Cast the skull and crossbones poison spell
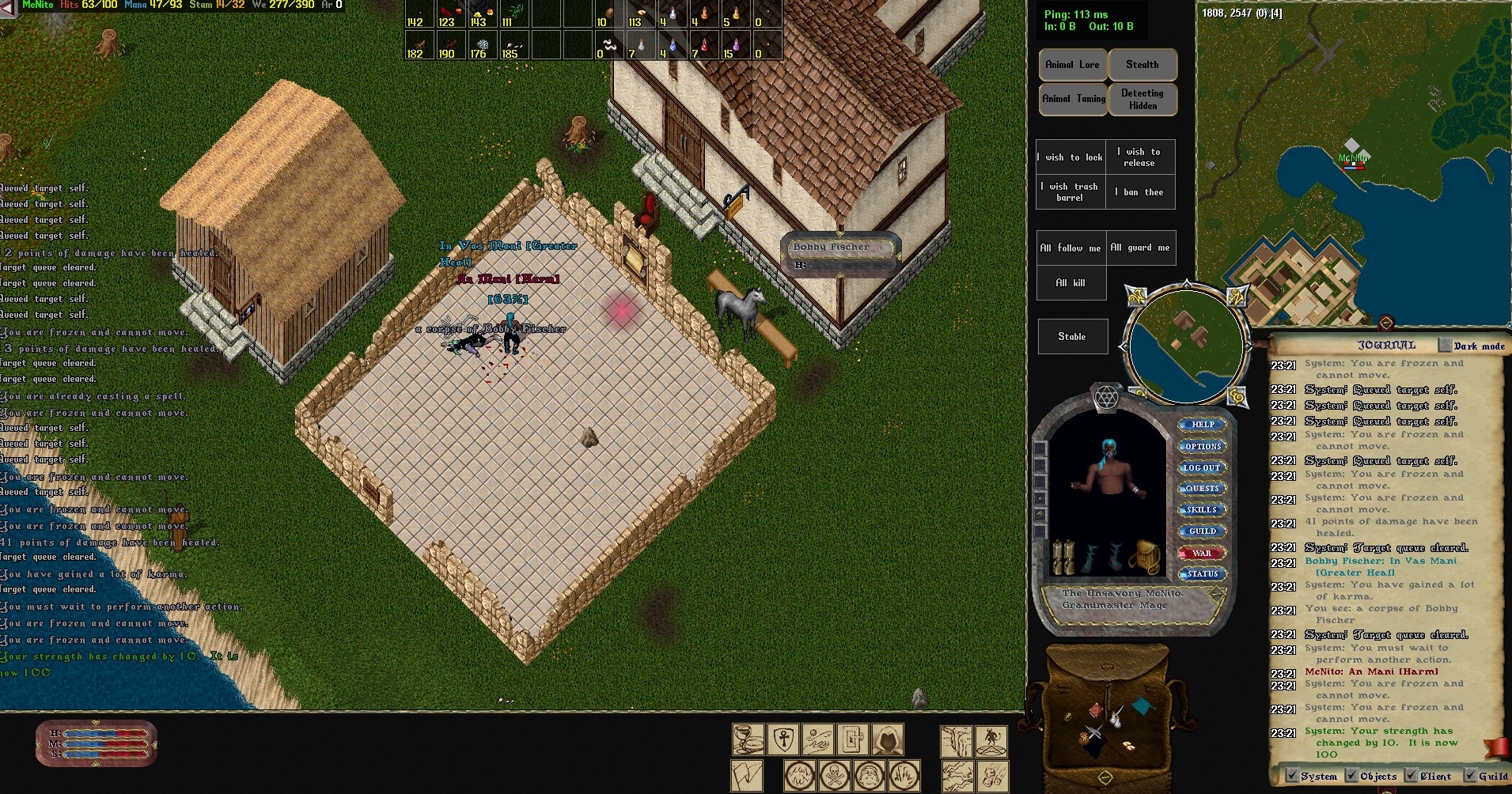The width and height of the screenshot is (1512, 794). pos(833,775)
